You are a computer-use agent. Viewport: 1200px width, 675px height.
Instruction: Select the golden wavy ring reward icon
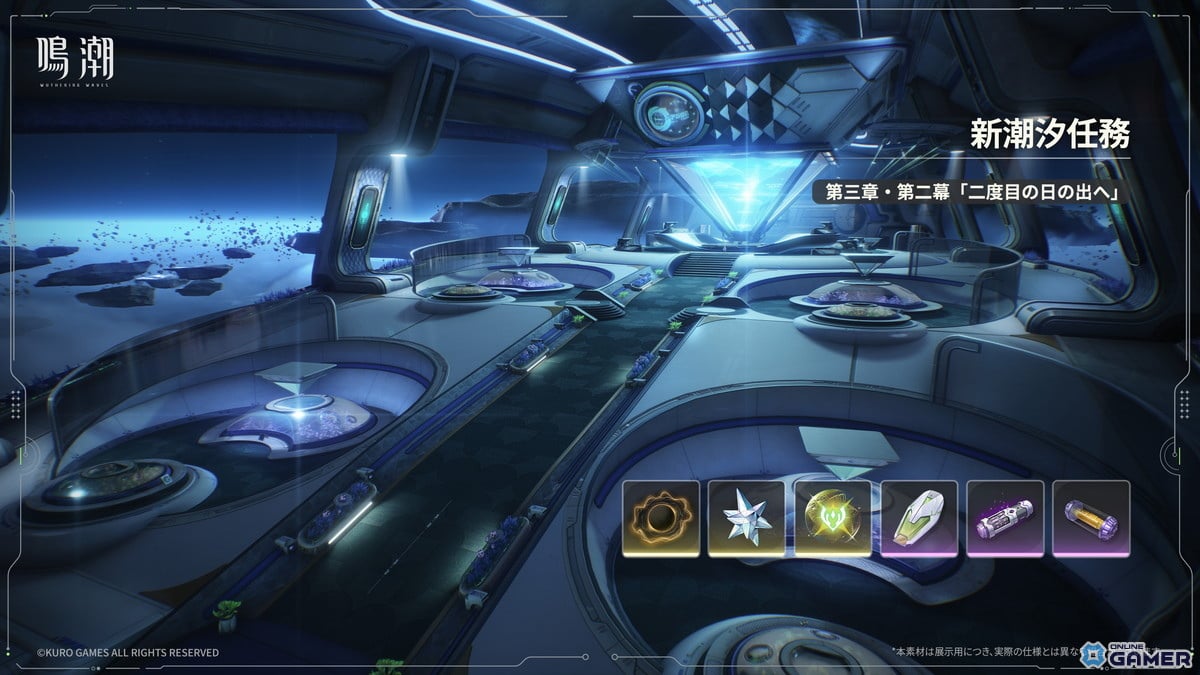pos(659,518)
